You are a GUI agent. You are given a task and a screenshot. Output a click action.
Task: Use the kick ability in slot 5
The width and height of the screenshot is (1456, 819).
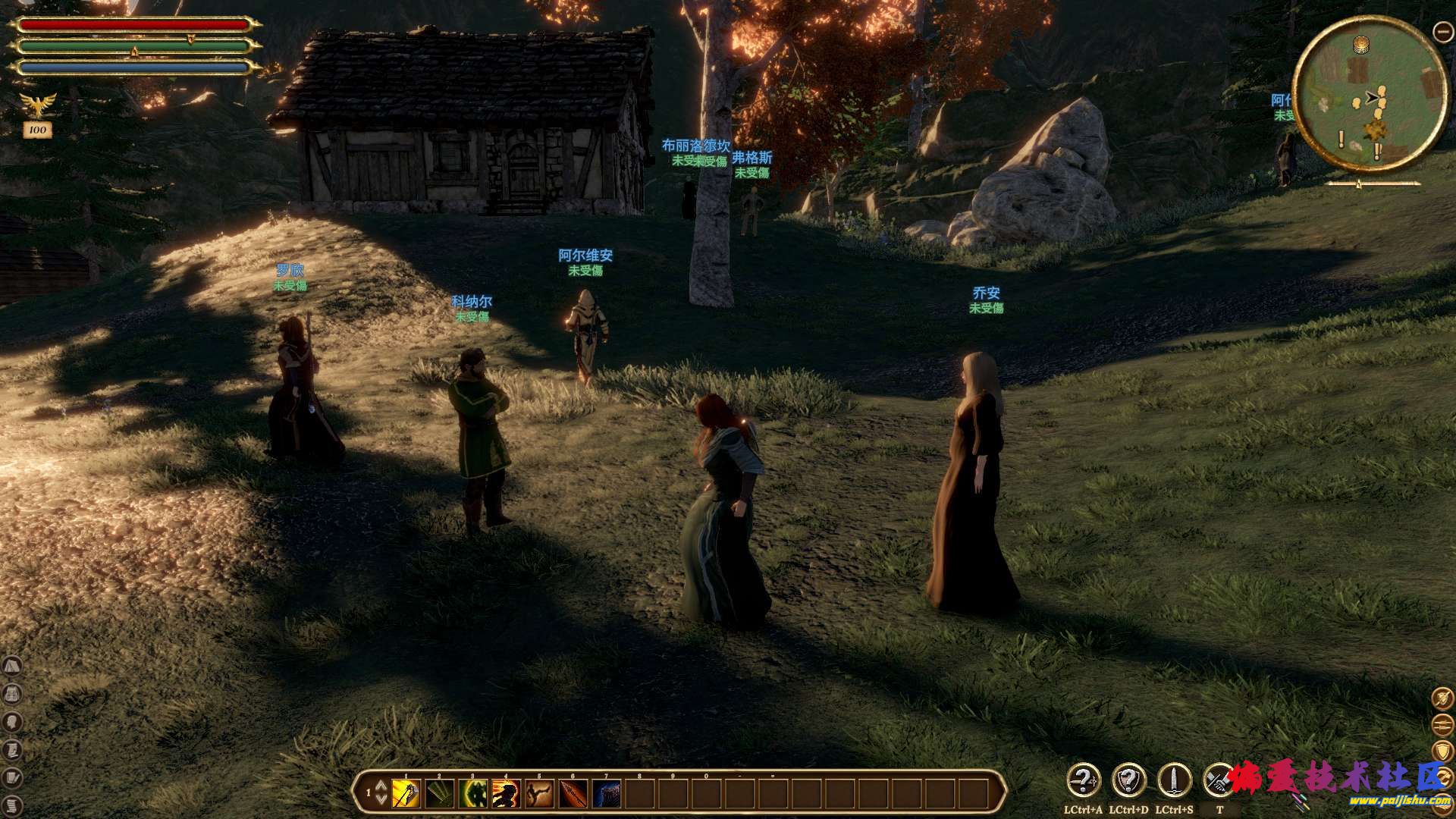(540, 794)
